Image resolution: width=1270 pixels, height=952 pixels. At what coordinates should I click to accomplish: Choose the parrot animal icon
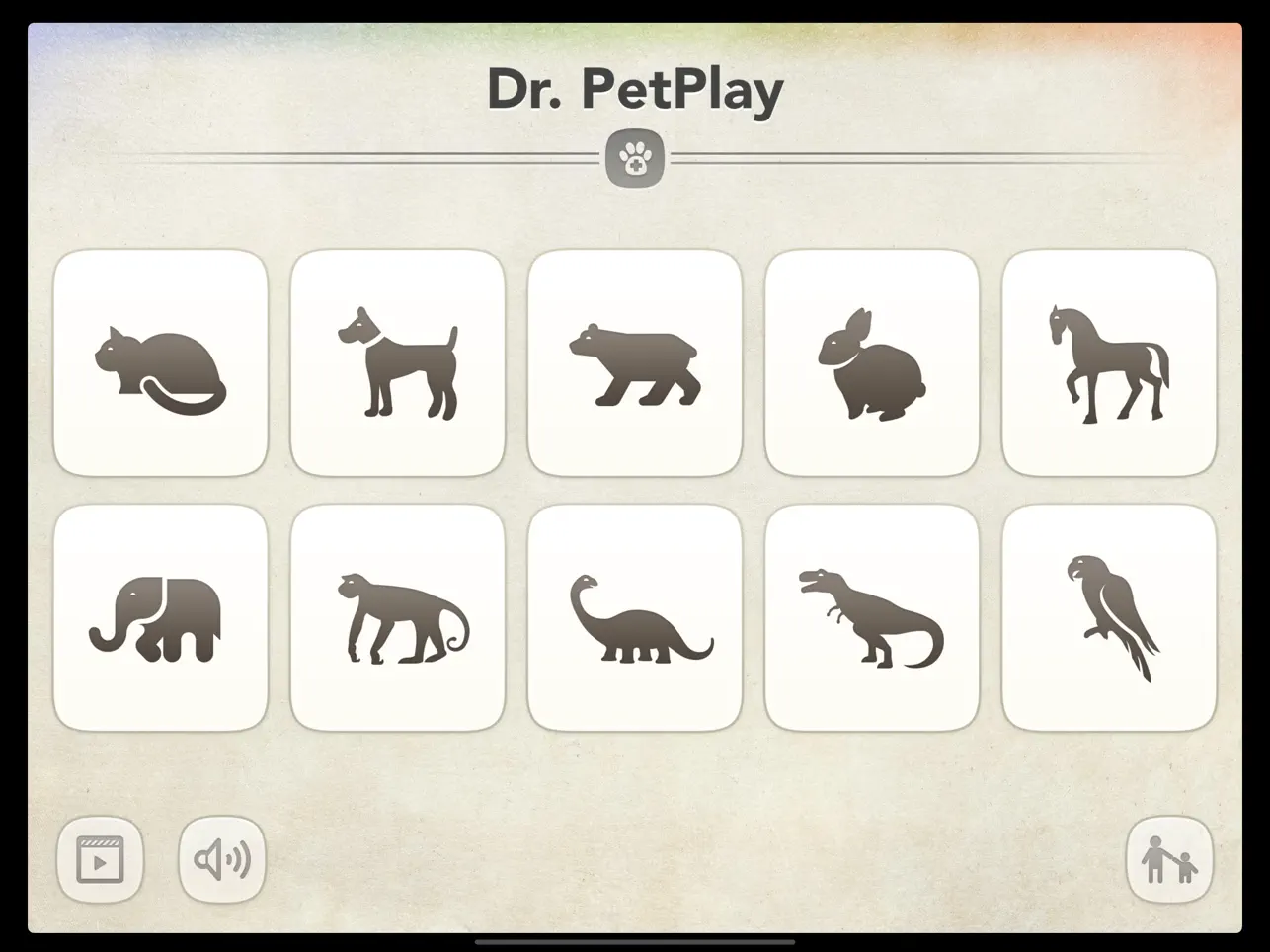pos(1108,615)
